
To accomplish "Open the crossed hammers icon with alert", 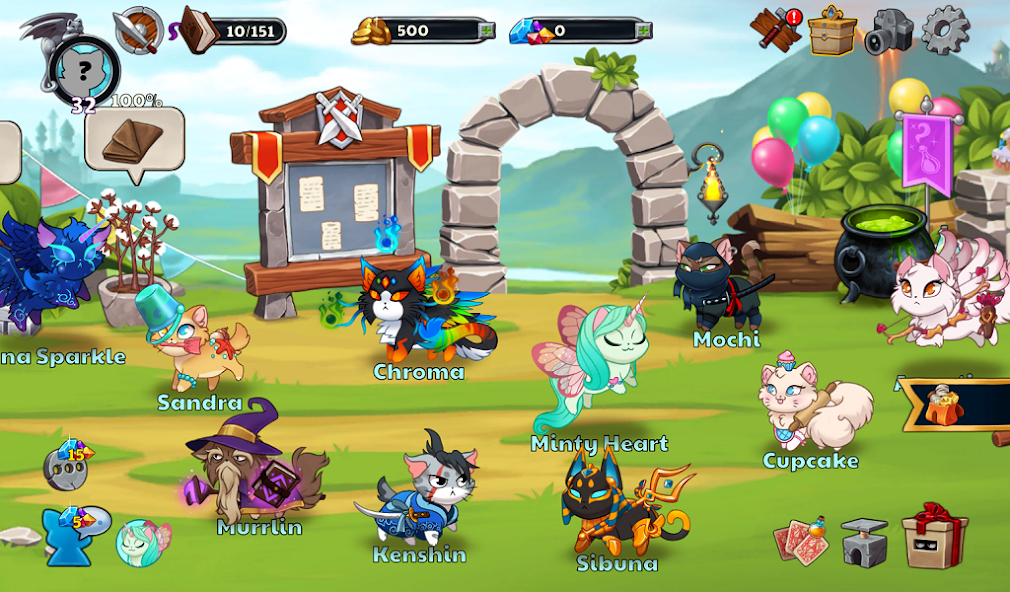I will tap(776, 29).
